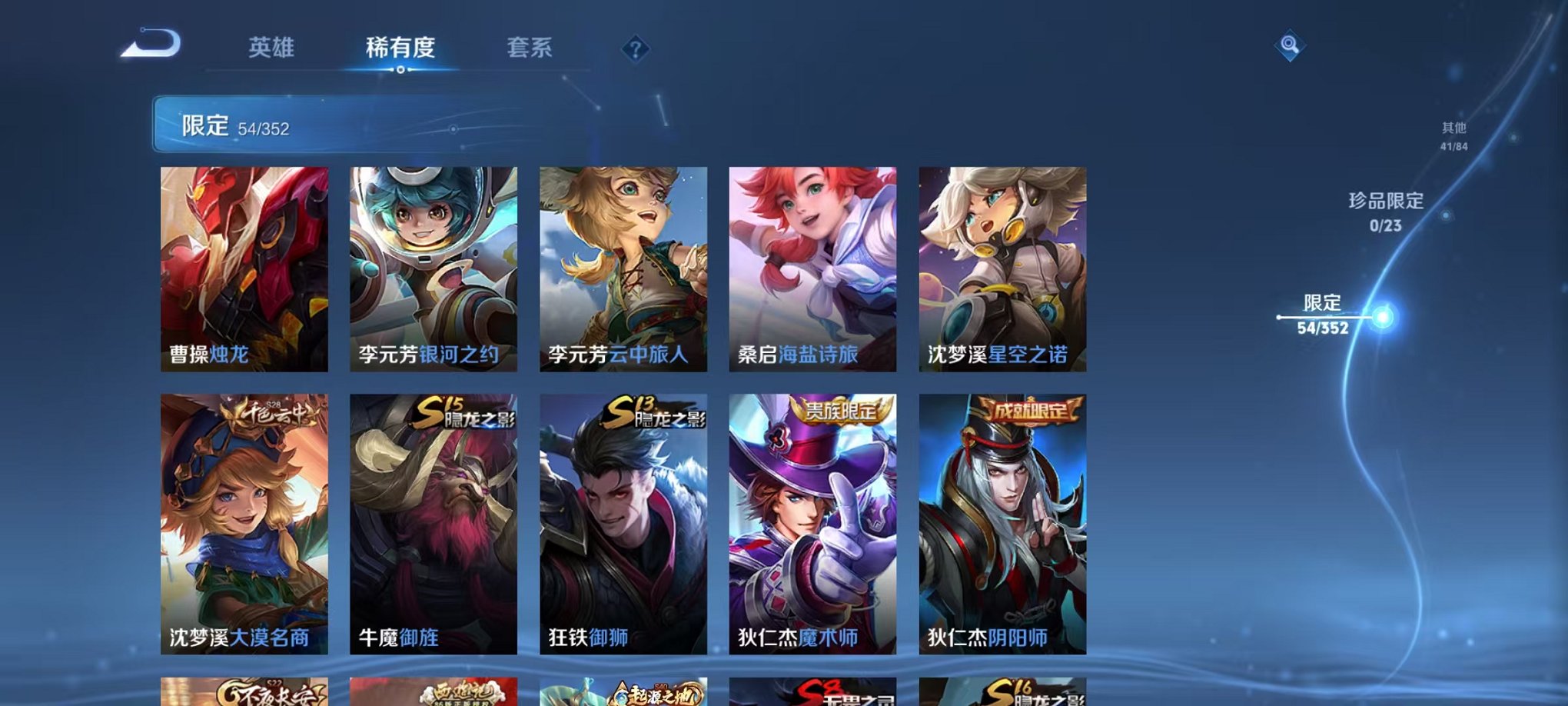This screenshot has height=706, width=1568.
Task: Click the question mark help icon
Action: [x=632, y=51]
